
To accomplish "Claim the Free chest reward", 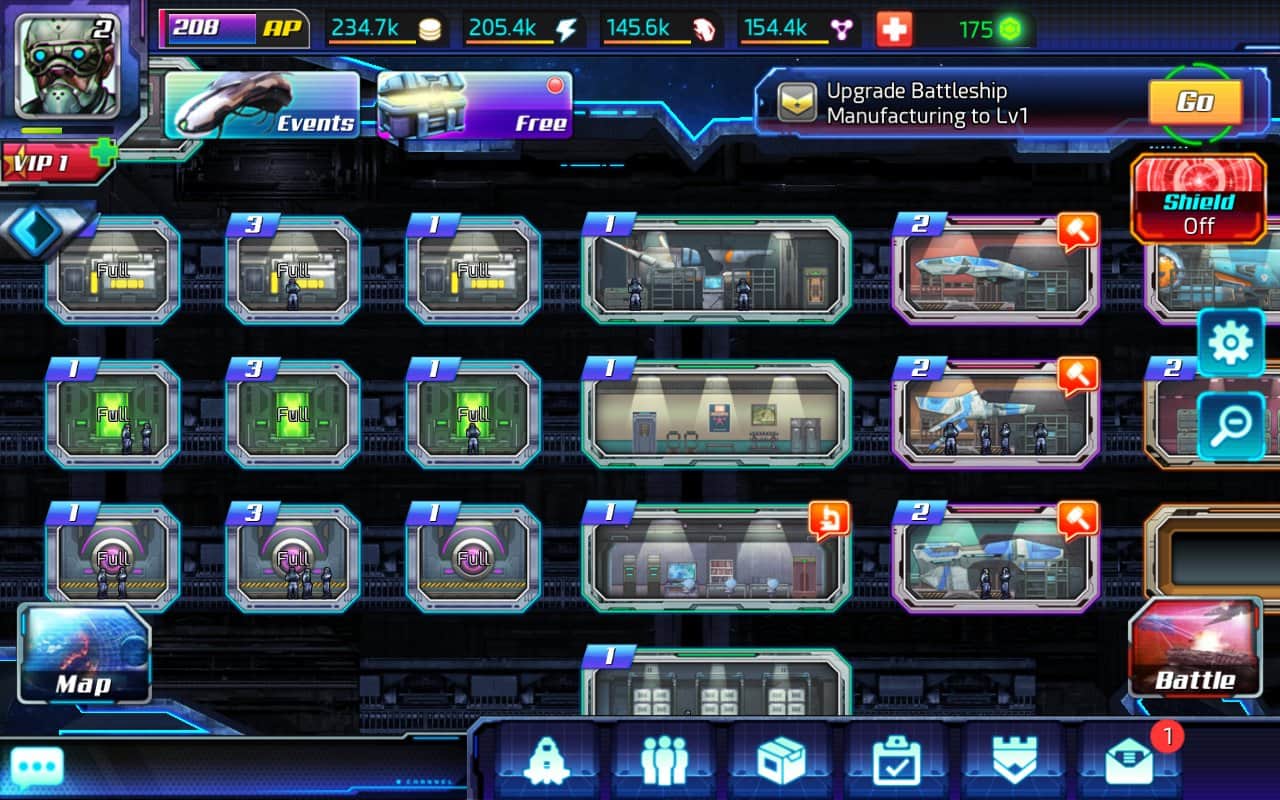I will pyautogui.click(x=474, y=105).
